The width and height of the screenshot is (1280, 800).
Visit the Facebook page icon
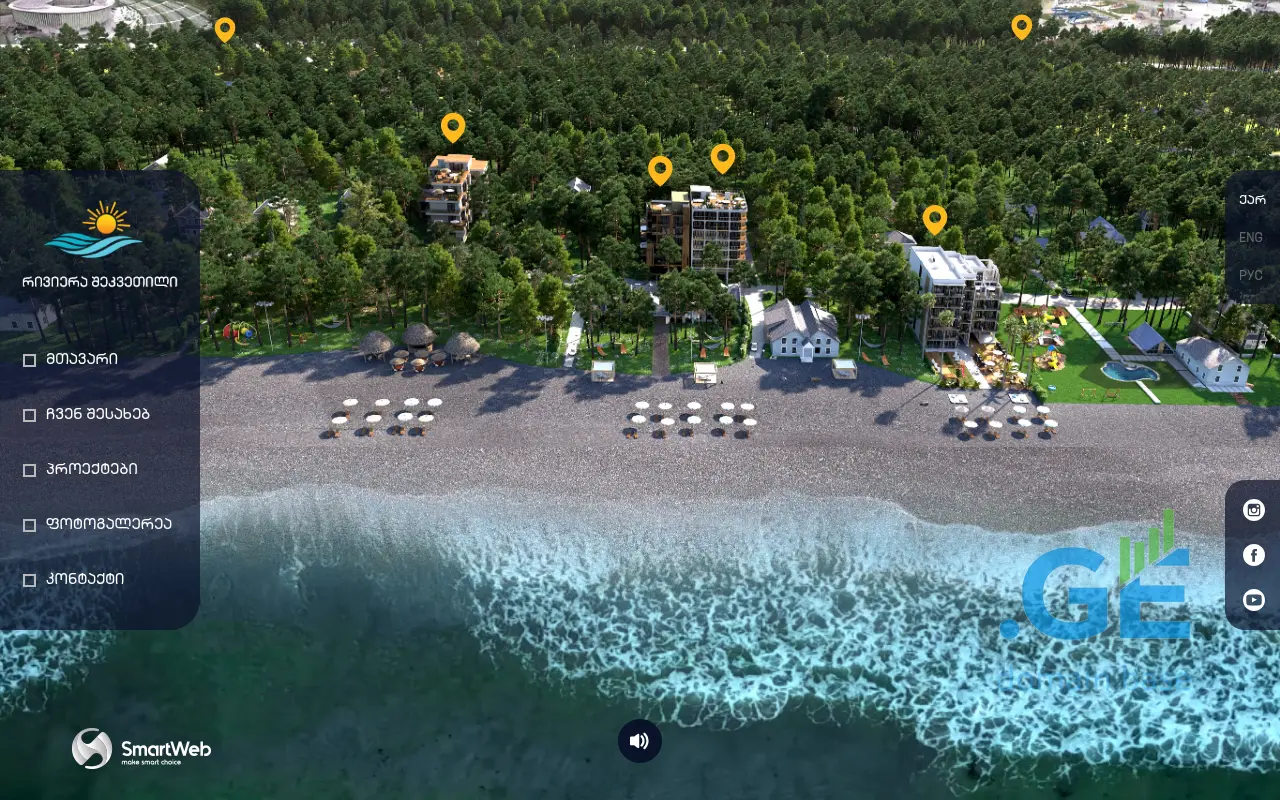coord(1254,555)
